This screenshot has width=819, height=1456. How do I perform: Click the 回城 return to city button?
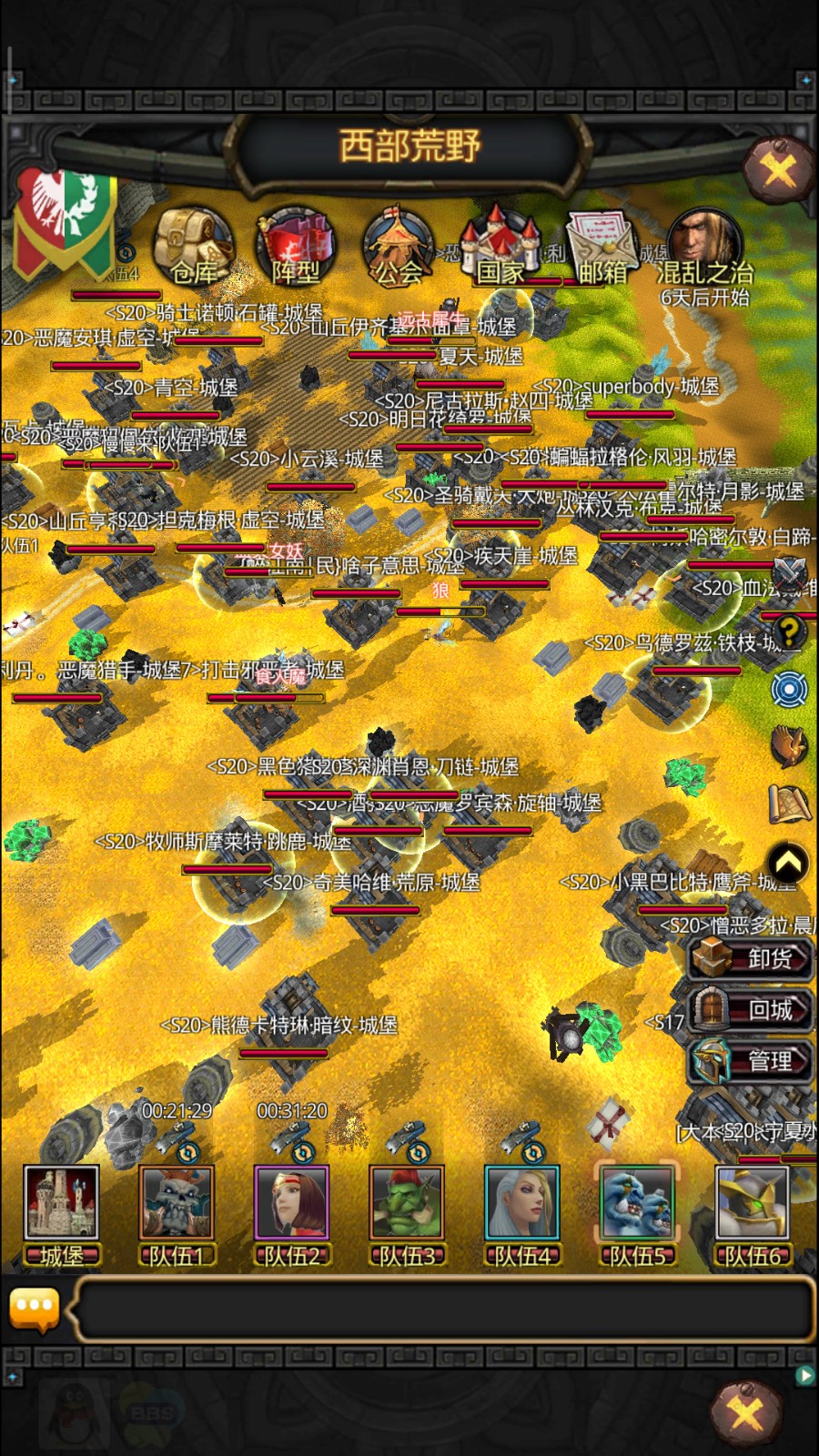click(750, 1009)
